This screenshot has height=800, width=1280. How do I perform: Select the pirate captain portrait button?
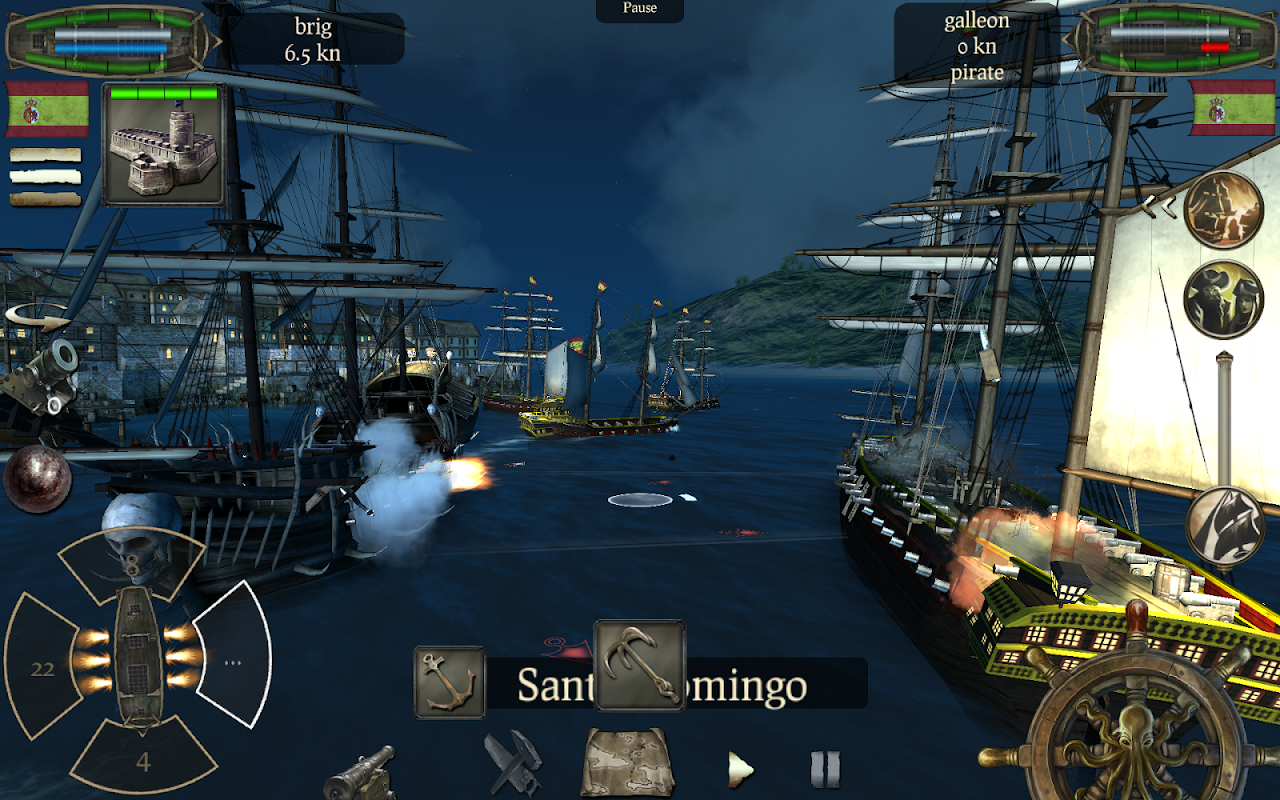pyautogui.click(x=1223, y=300)
